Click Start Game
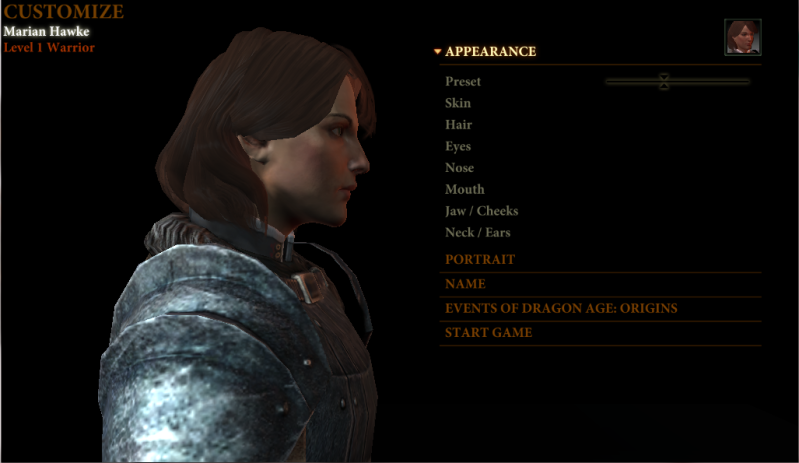The height and width of the screenshot is (463, 799). pyautogui.click(x=488, y=332)
